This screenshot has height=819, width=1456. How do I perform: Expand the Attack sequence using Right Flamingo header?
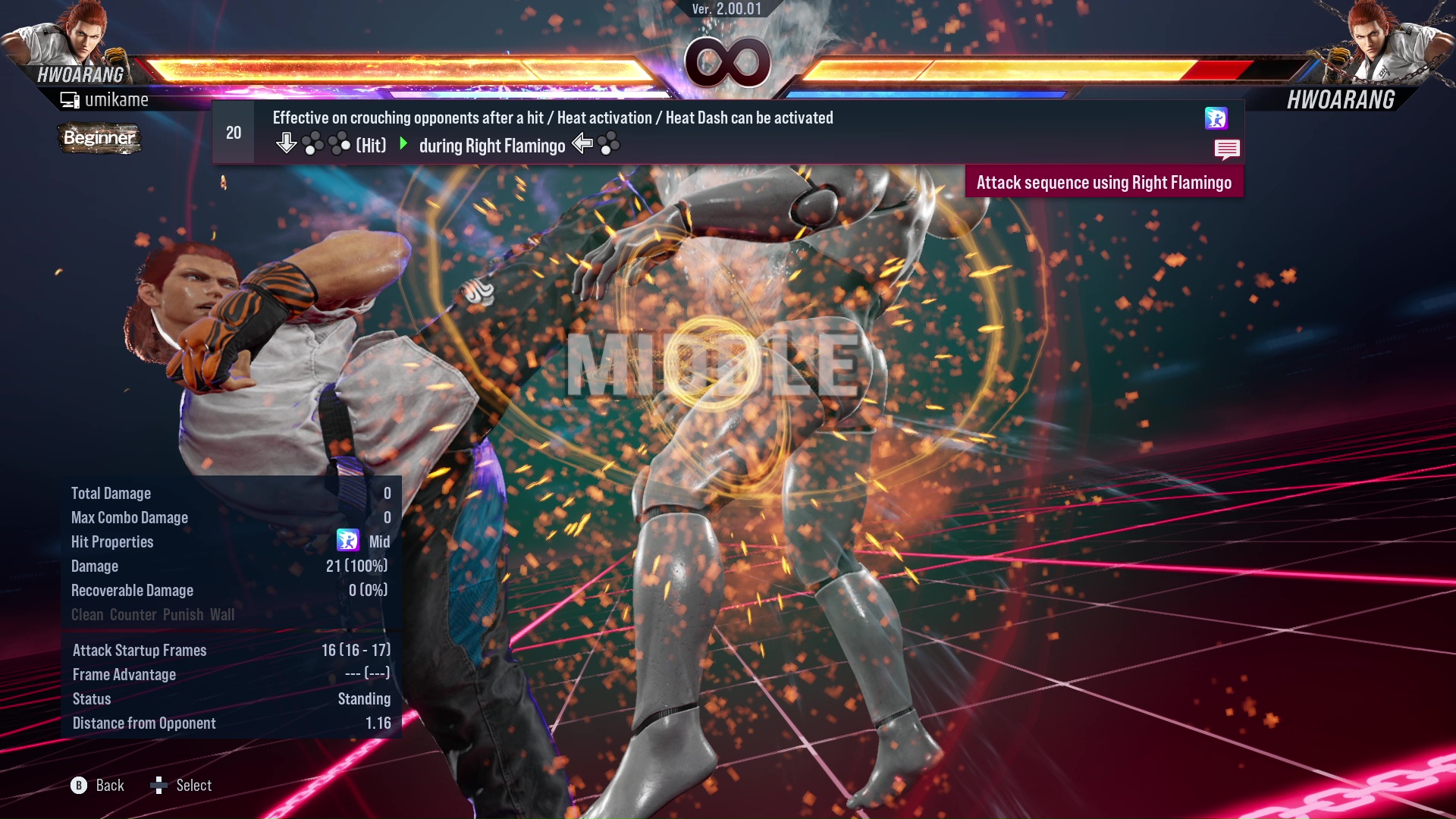(1104, 182)
